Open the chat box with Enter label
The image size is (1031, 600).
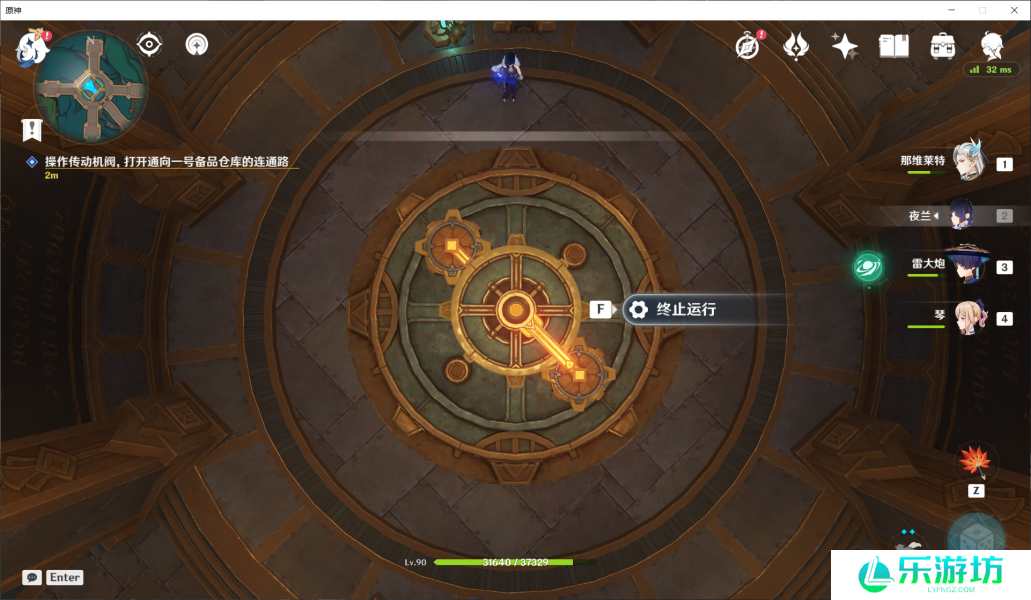tap(53, 577)
